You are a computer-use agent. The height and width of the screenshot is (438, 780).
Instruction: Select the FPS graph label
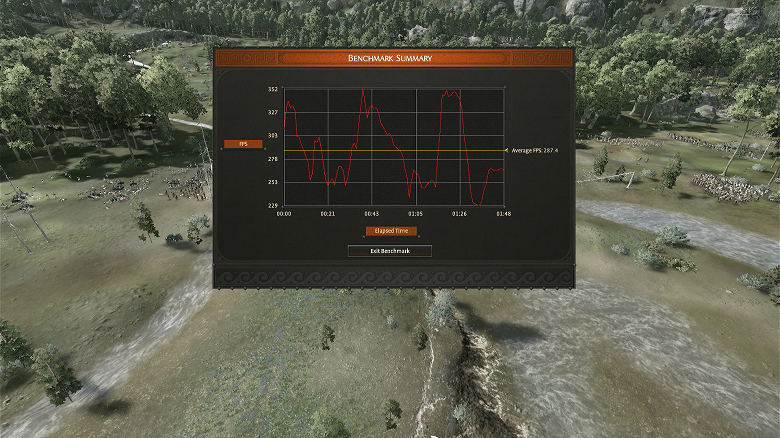pos(243,144)
